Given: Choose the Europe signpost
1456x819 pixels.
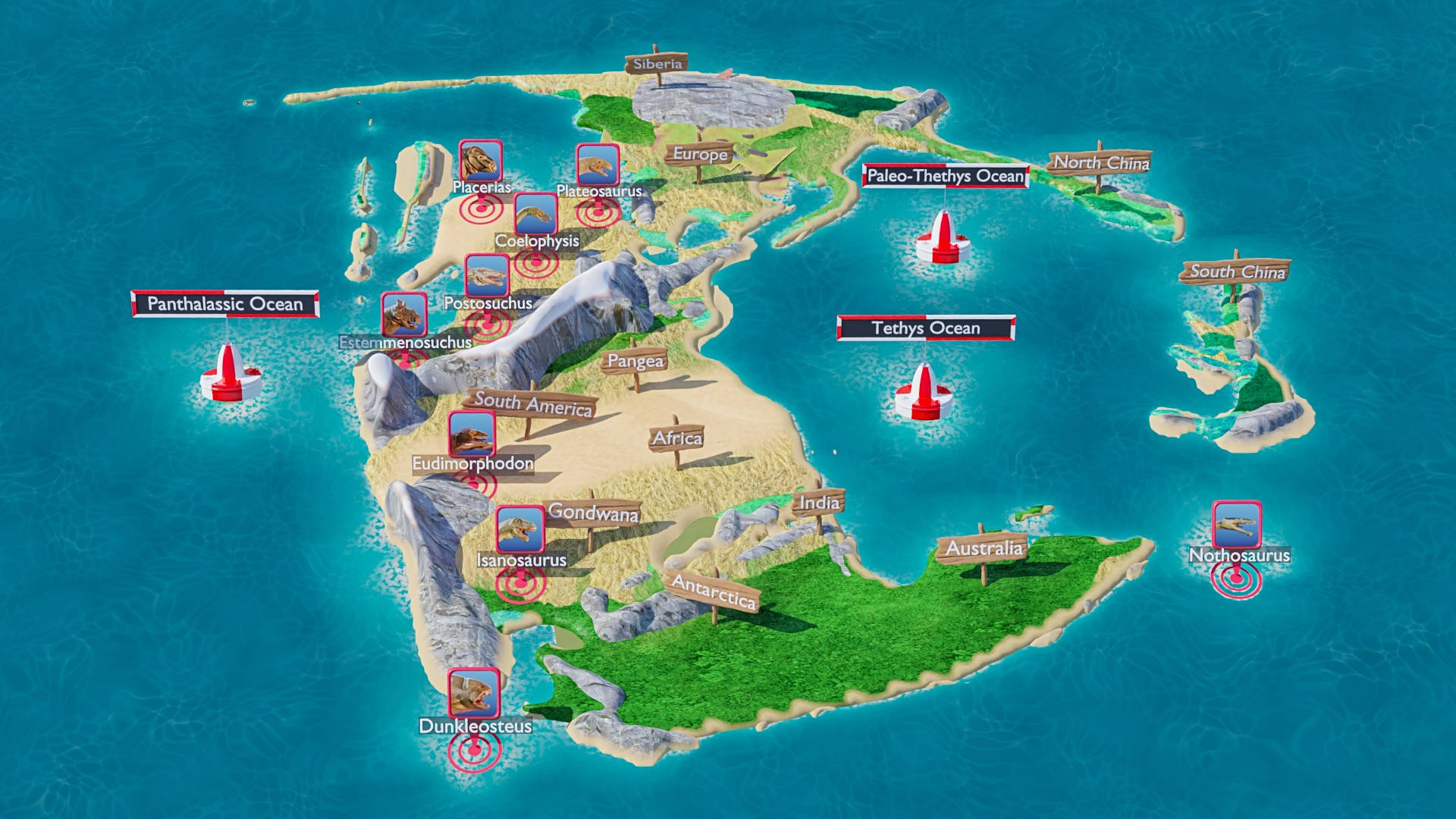Looking at the screenshot, I should 700,154.
